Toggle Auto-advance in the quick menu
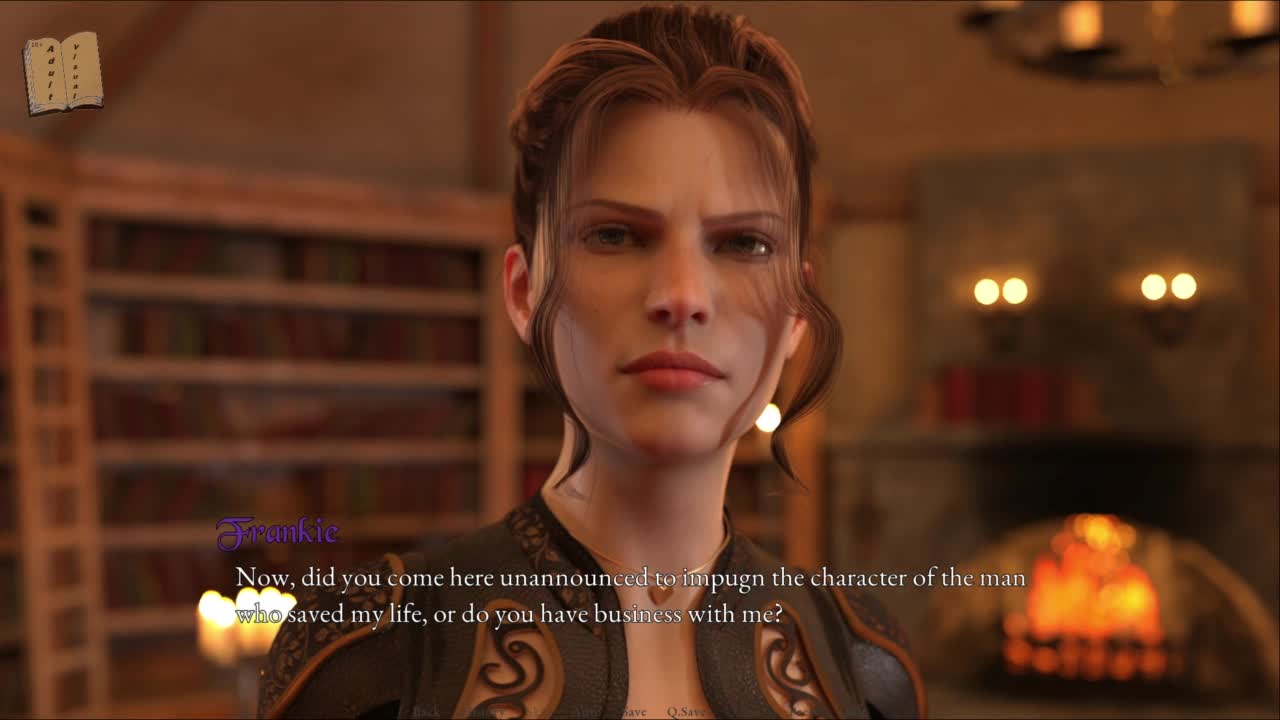The width and height of the screenshot is (1280, 720). click(x=588, y=712)
